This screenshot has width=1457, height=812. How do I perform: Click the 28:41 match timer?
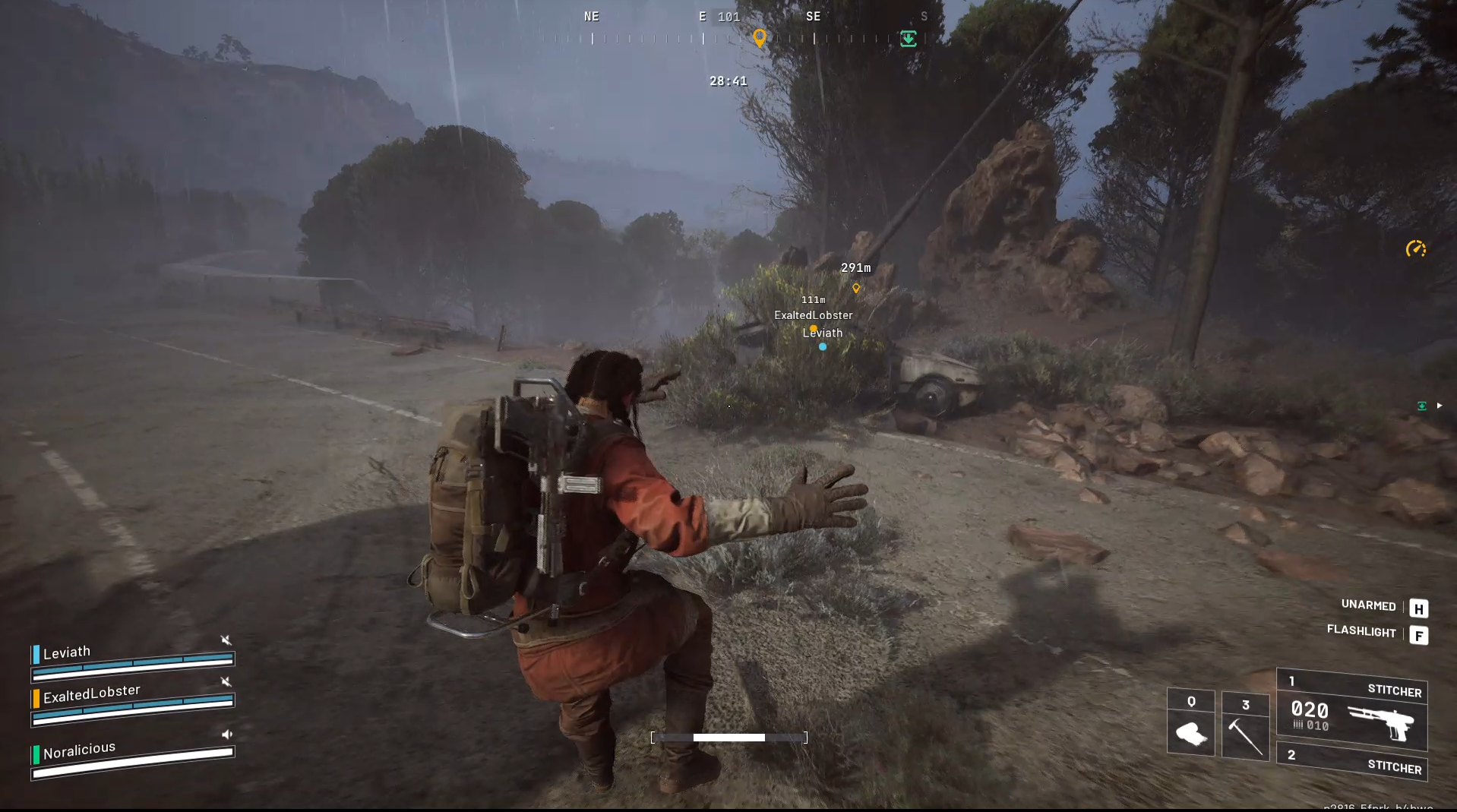tap(727, 81)
